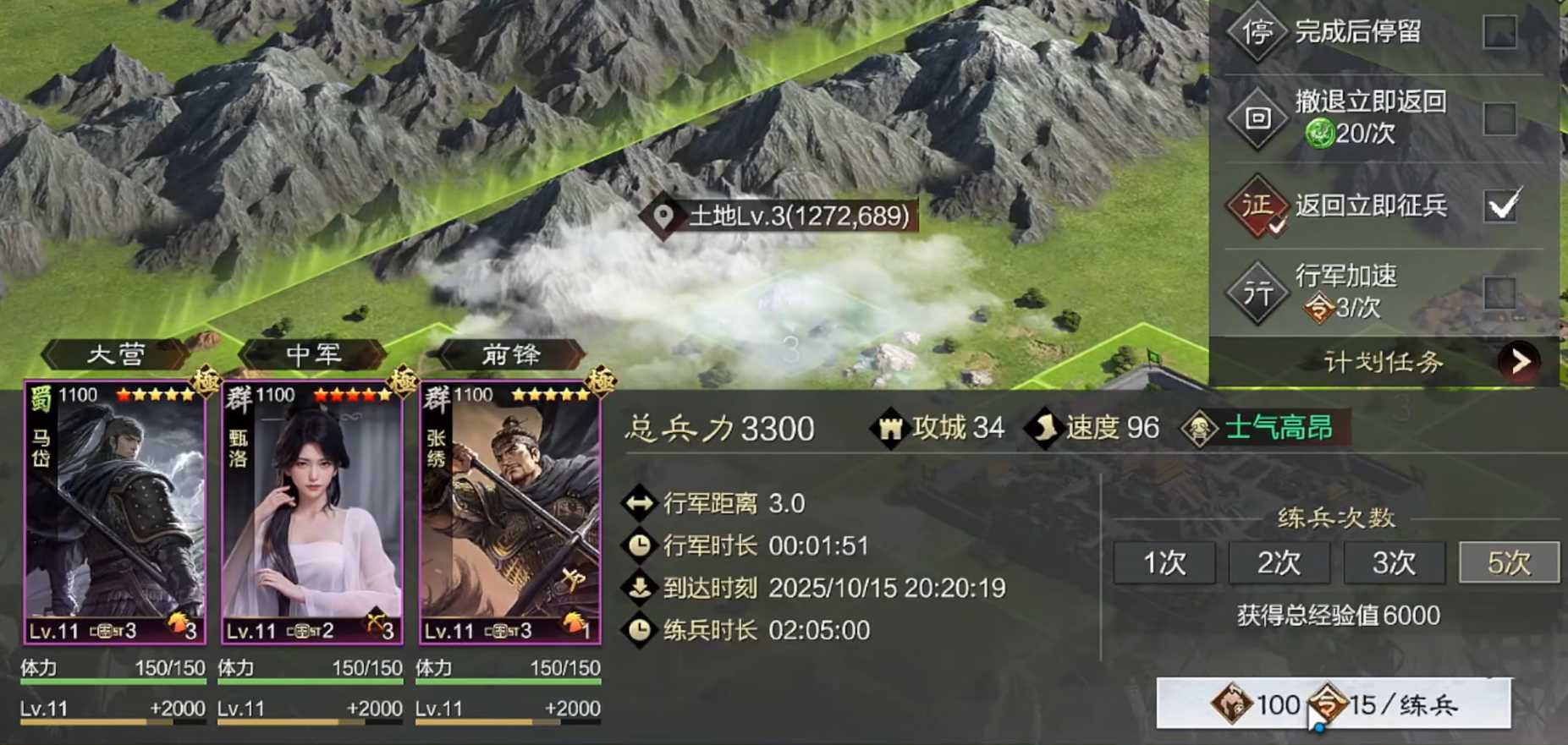Confirm the 练兵 training button
The image size is (1568, 745).
[x=1334, y=704]
